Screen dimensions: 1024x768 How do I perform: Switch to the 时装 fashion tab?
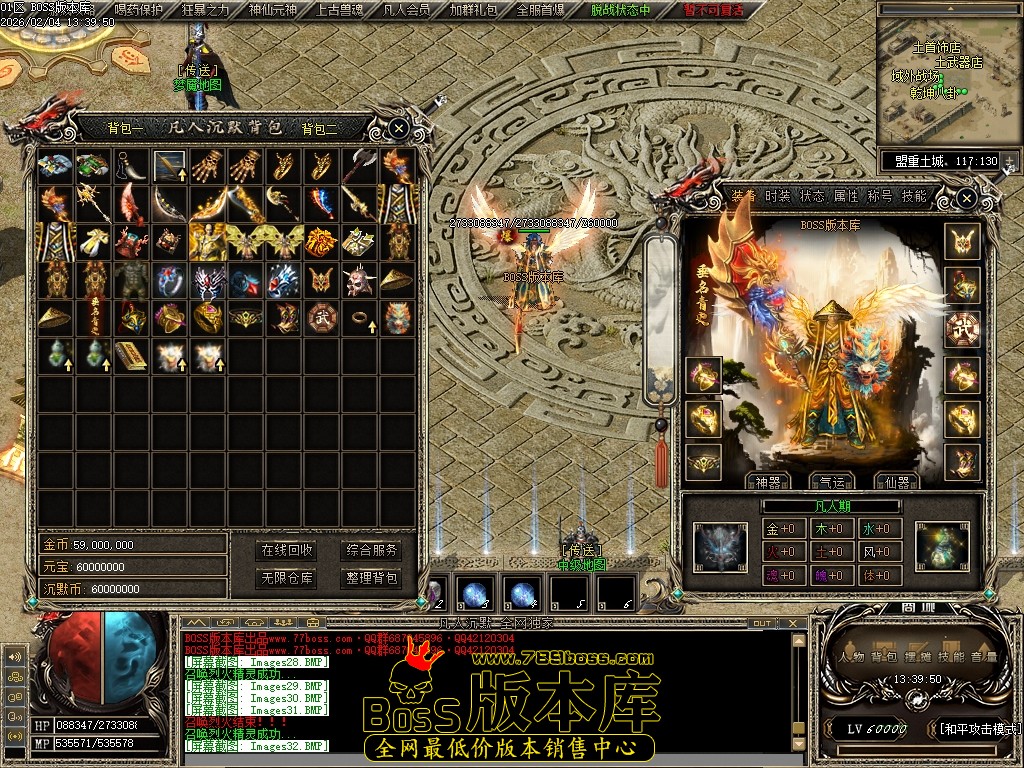[x=778, y=196]
